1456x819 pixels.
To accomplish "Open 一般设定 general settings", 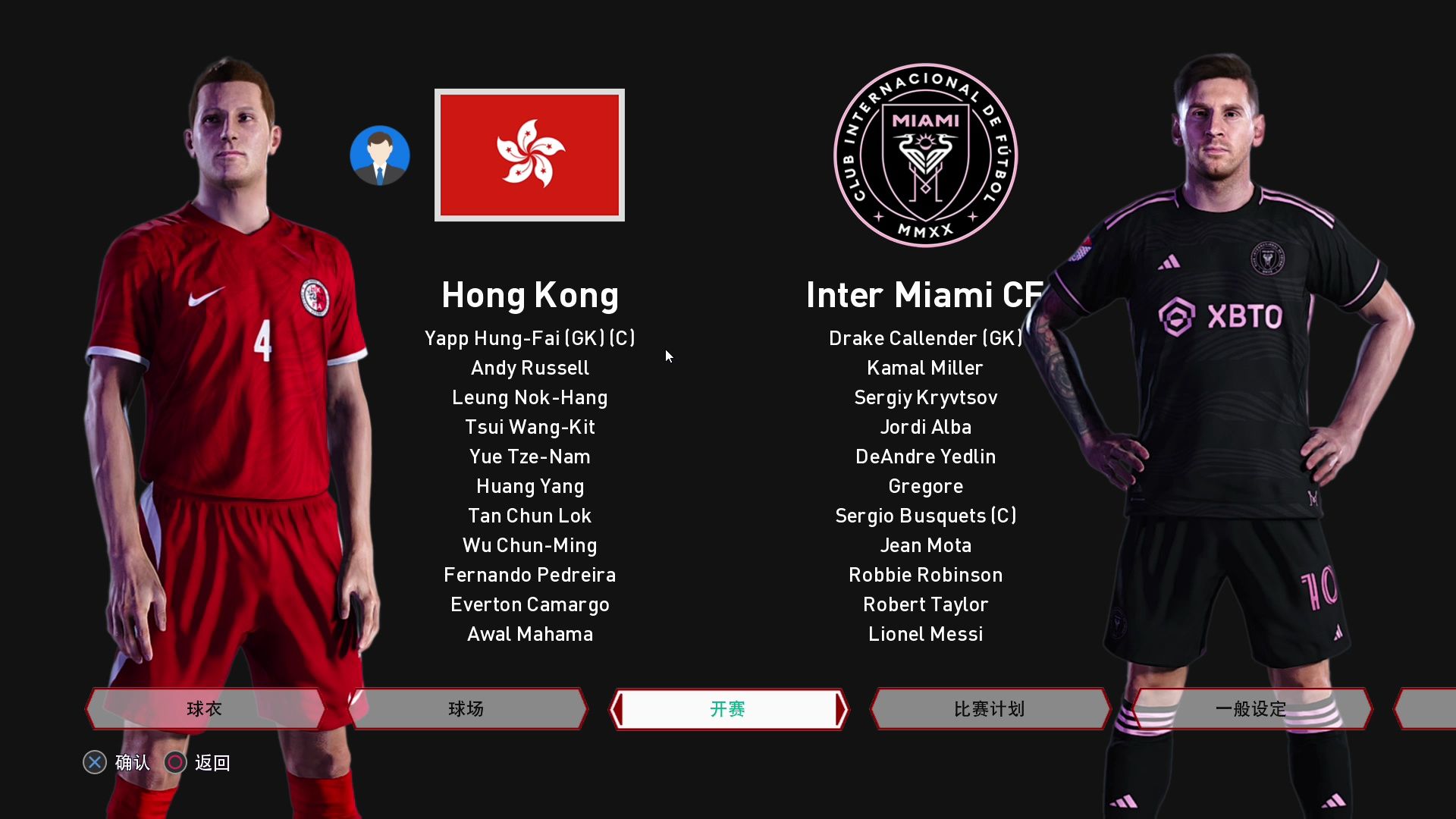I will click(x=1251, y=709).
